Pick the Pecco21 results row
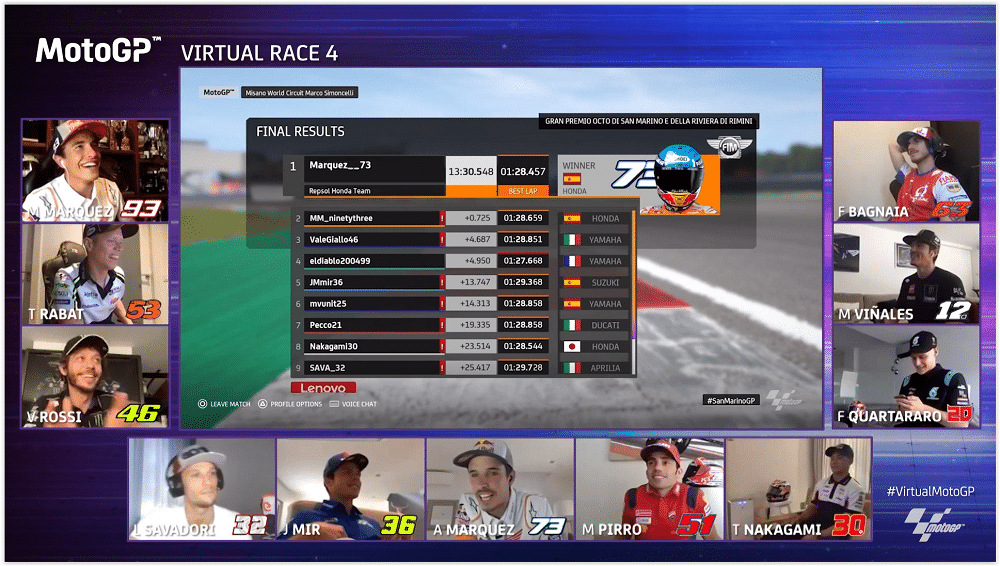 tap(460, 325)
